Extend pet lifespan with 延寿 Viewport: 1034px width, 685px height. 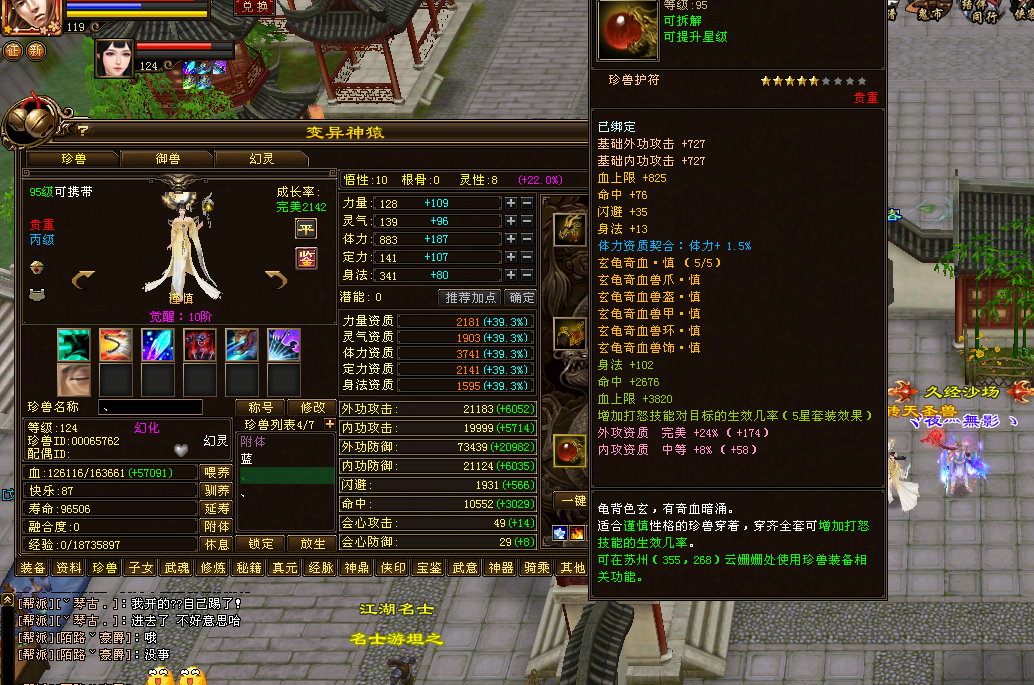tap(217, 508)
